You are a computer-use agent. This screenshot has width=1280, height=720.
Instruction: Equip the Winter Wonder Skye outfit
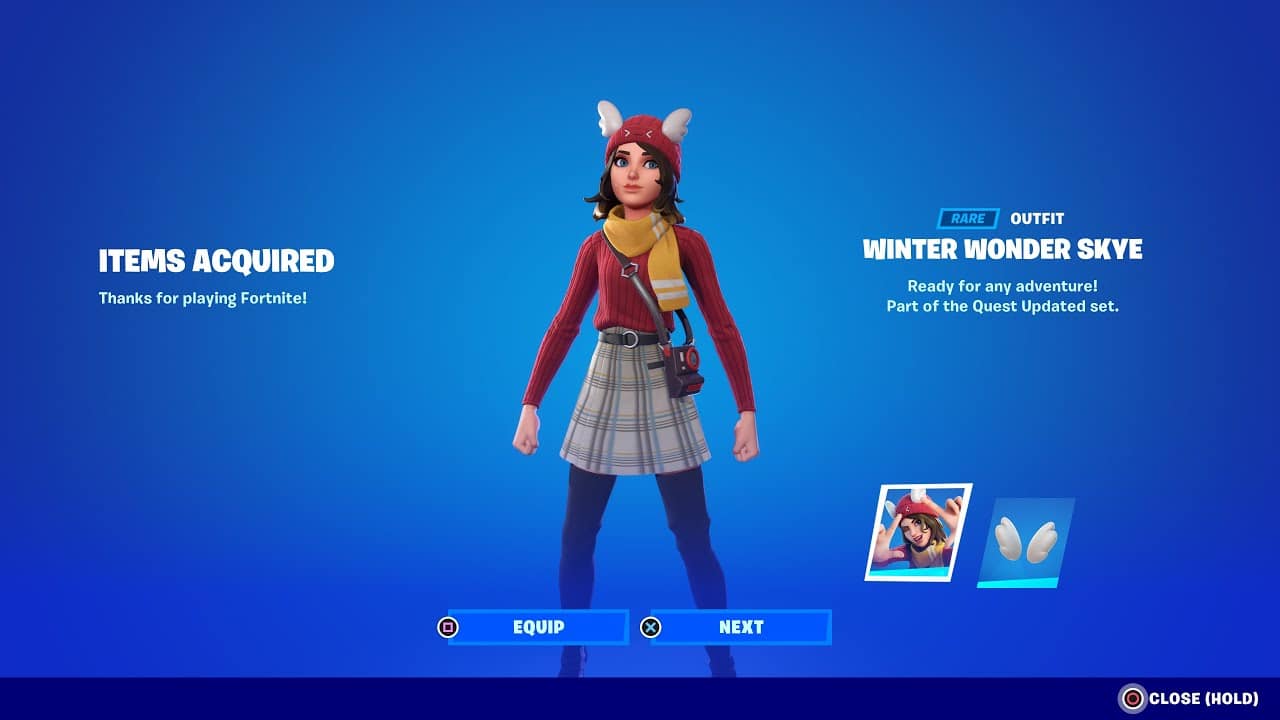538,627
